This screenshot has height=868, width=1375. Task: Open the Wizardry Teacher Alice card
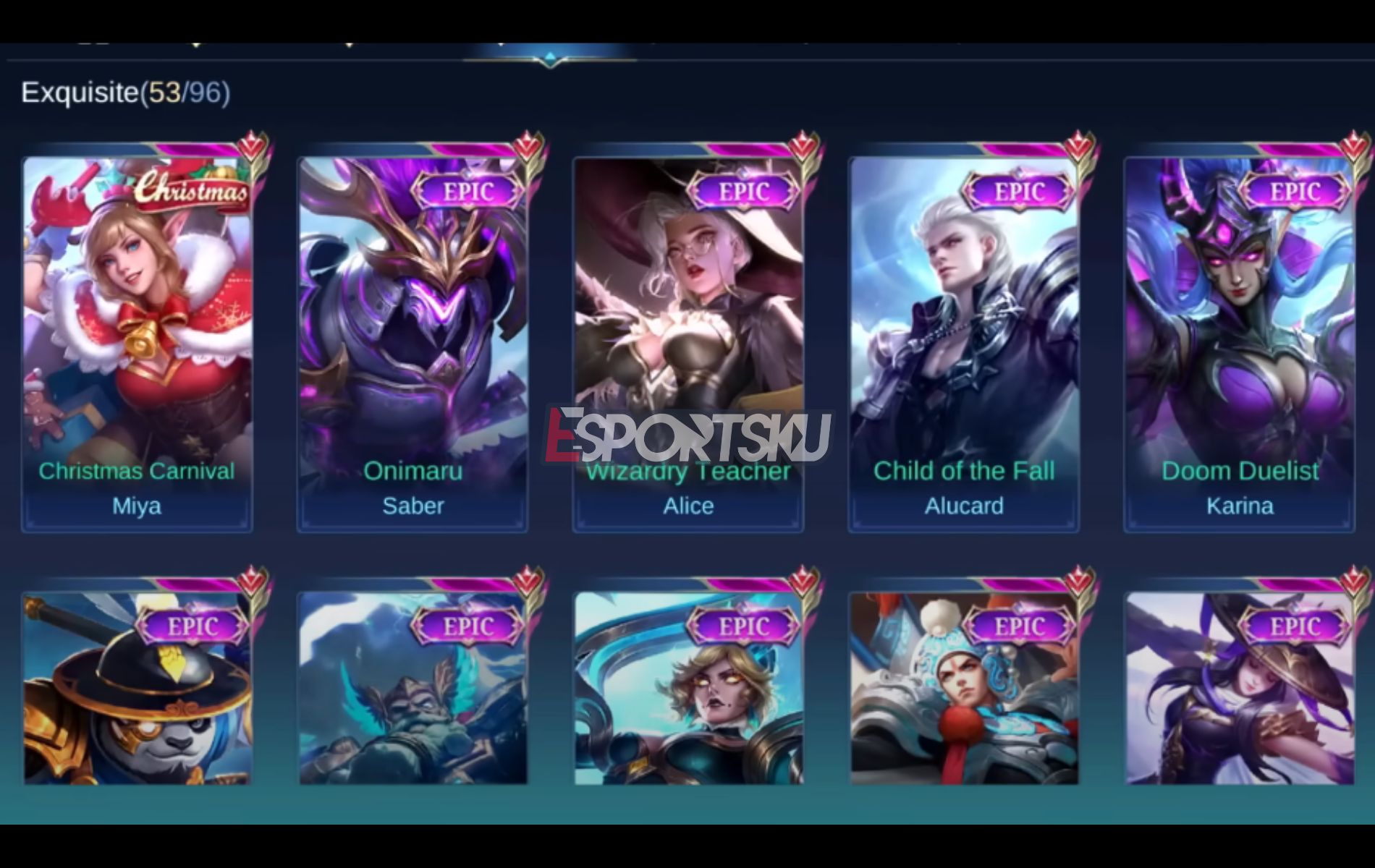click(x=687, y=311)
